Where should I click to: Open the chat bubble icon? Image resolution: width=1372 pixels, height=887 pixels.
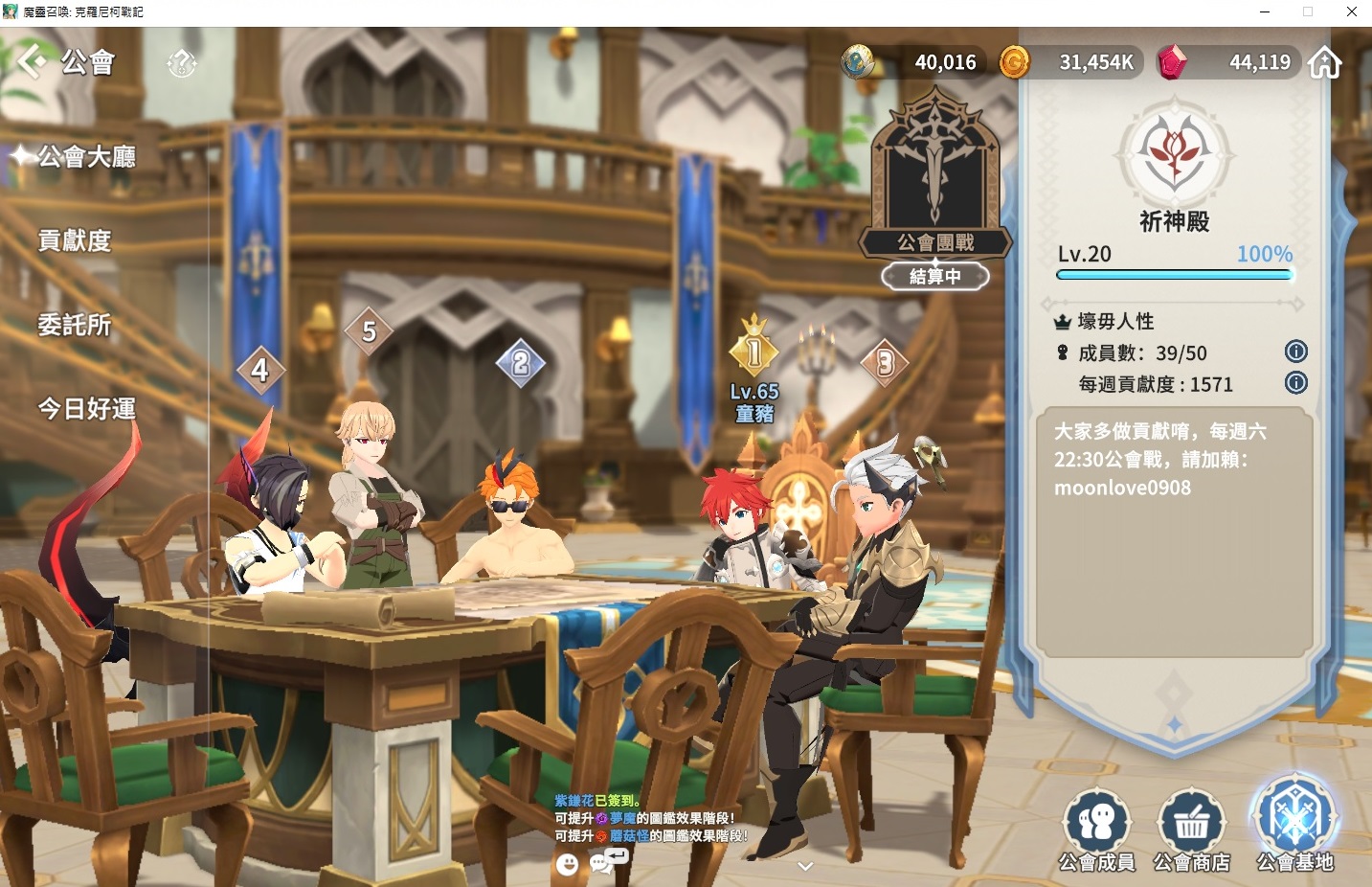(x=602, y=863)
